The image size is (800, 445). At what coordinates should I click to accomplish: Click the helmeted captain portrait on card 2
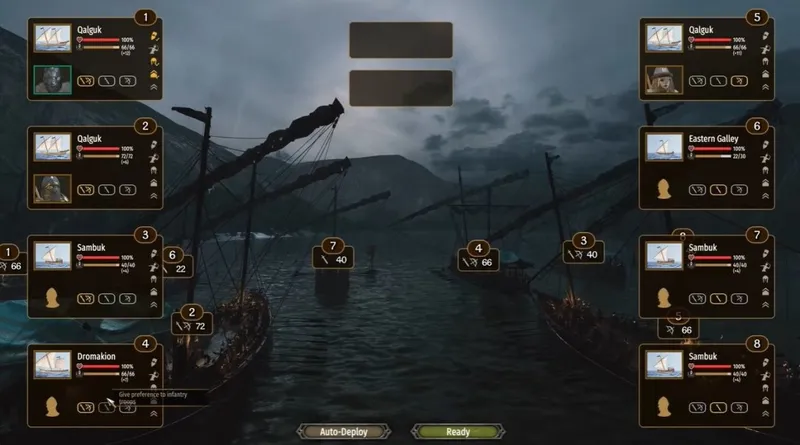point(52,188)
